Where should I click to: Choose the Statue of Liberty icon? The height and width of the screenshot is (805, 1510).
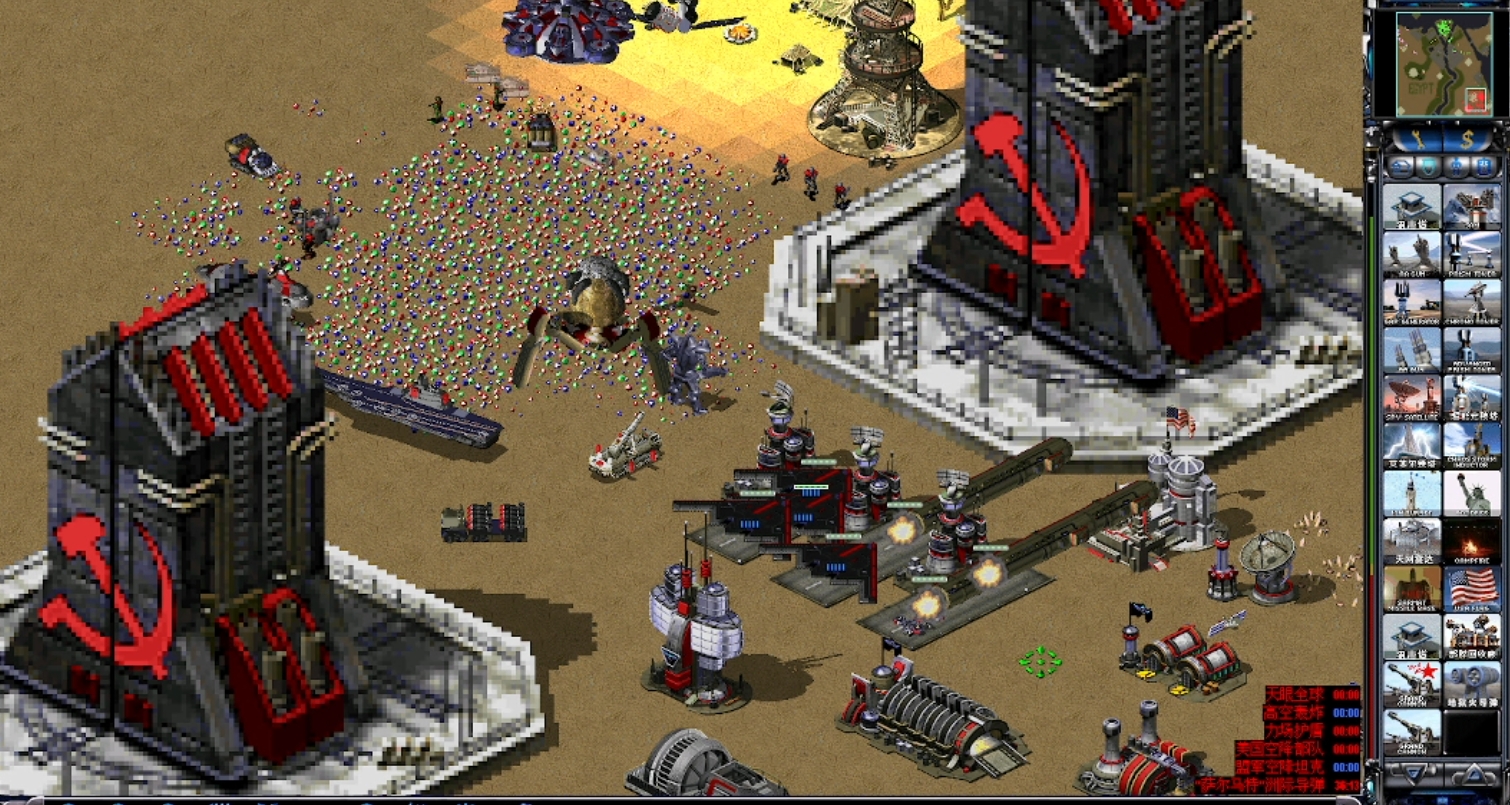pyautogui.click(x=1472, y=492)
